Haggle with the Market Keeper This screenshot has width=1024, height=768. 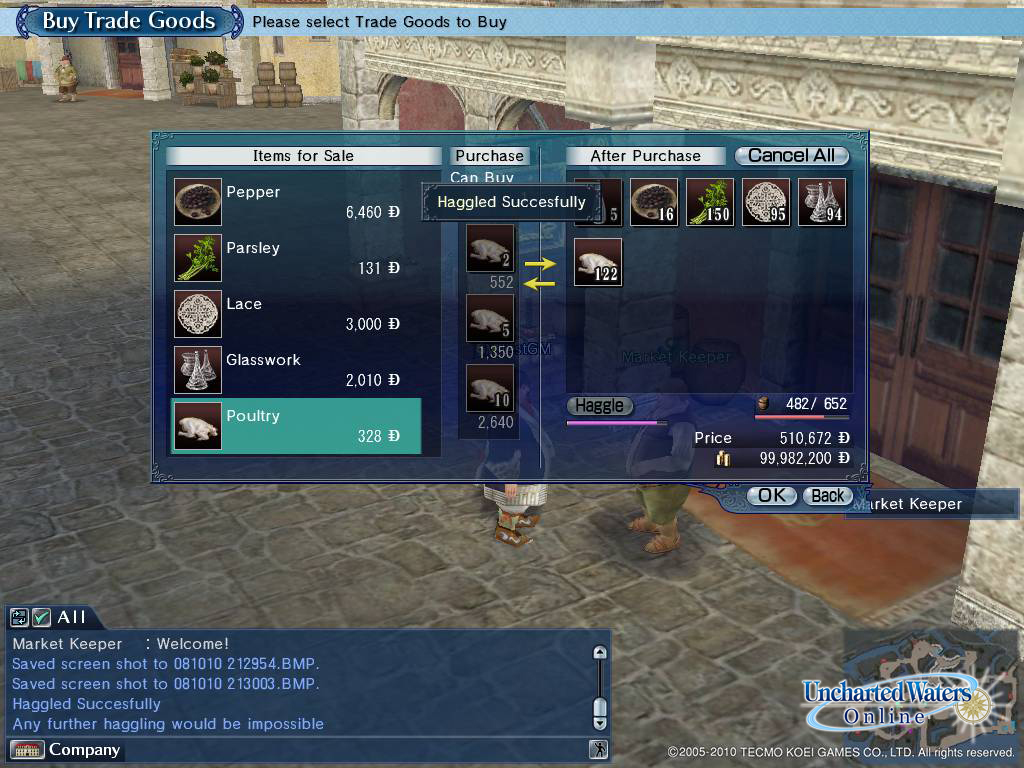coord(599,406)
